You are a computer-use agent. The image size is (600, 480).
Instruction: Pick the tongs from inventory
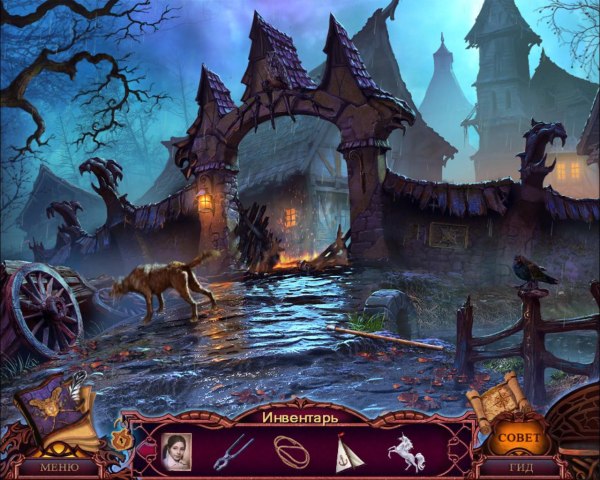tap(232, 451)
